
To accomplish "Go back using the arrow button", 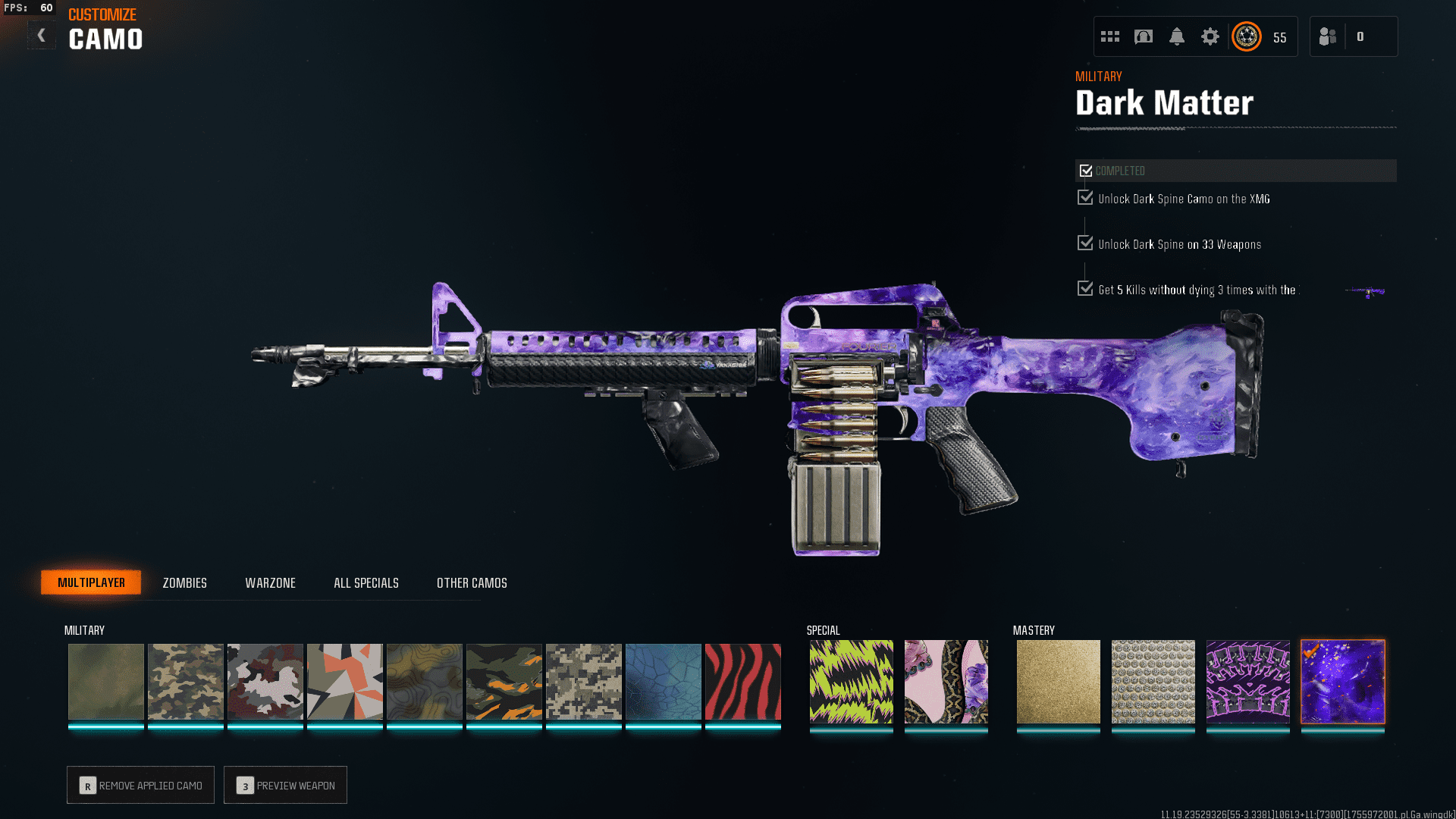I will (x=42, y=35).
